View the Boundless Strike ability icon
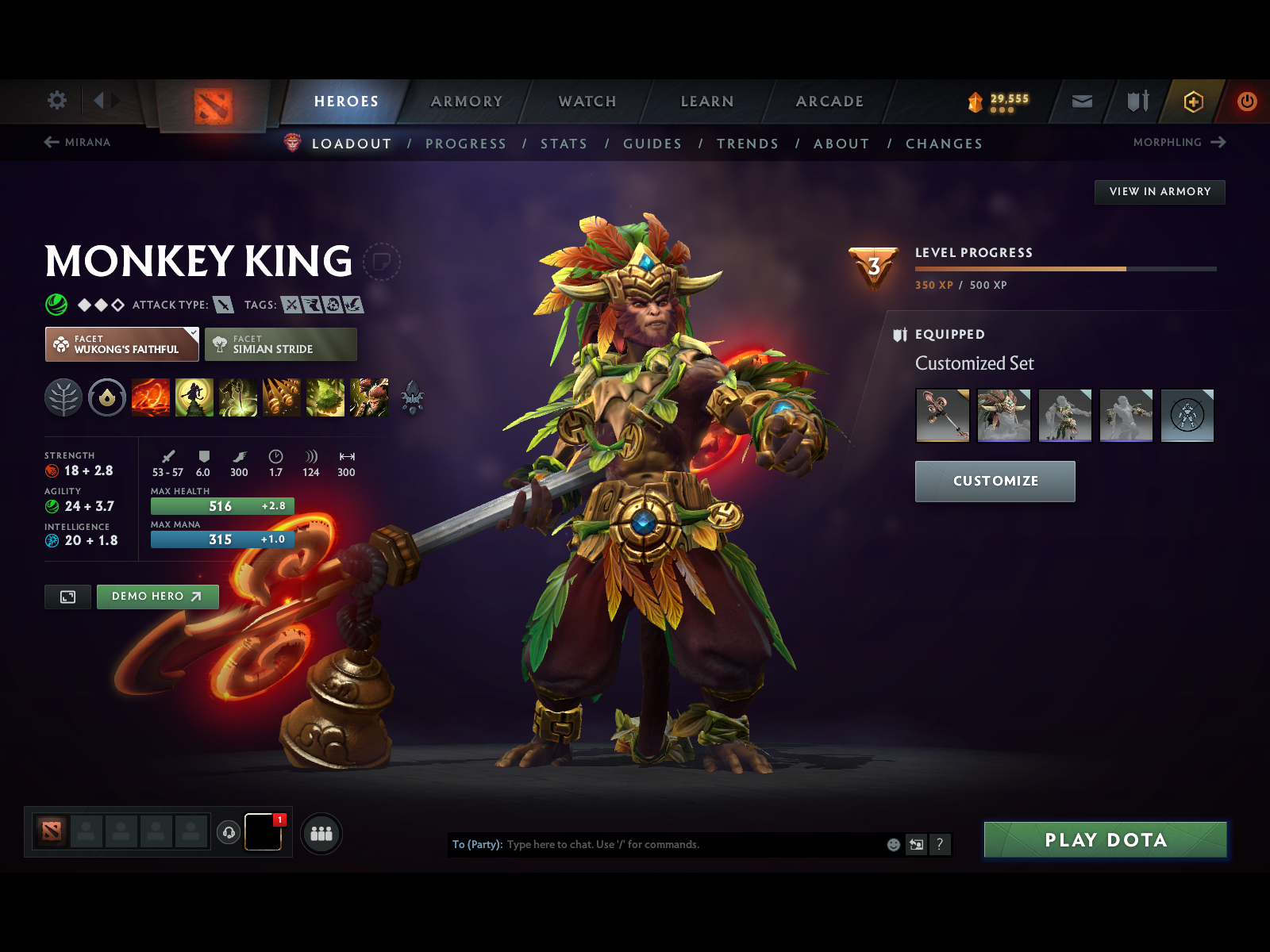Image resolution: width=1270 pixels, height=952 pixels. click(x=150, y=398)
